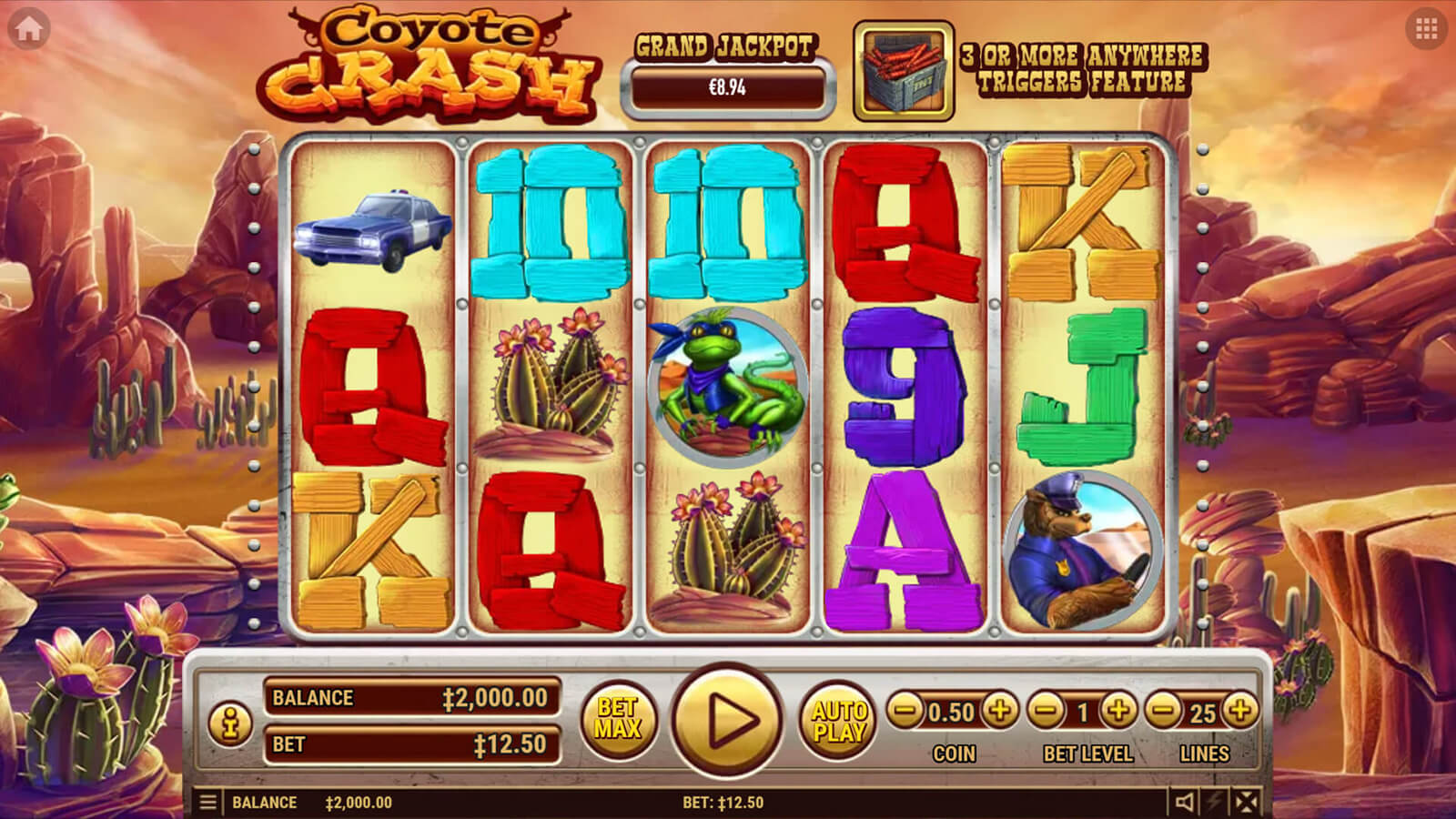Reduce the number of lines

point(1163,710)
